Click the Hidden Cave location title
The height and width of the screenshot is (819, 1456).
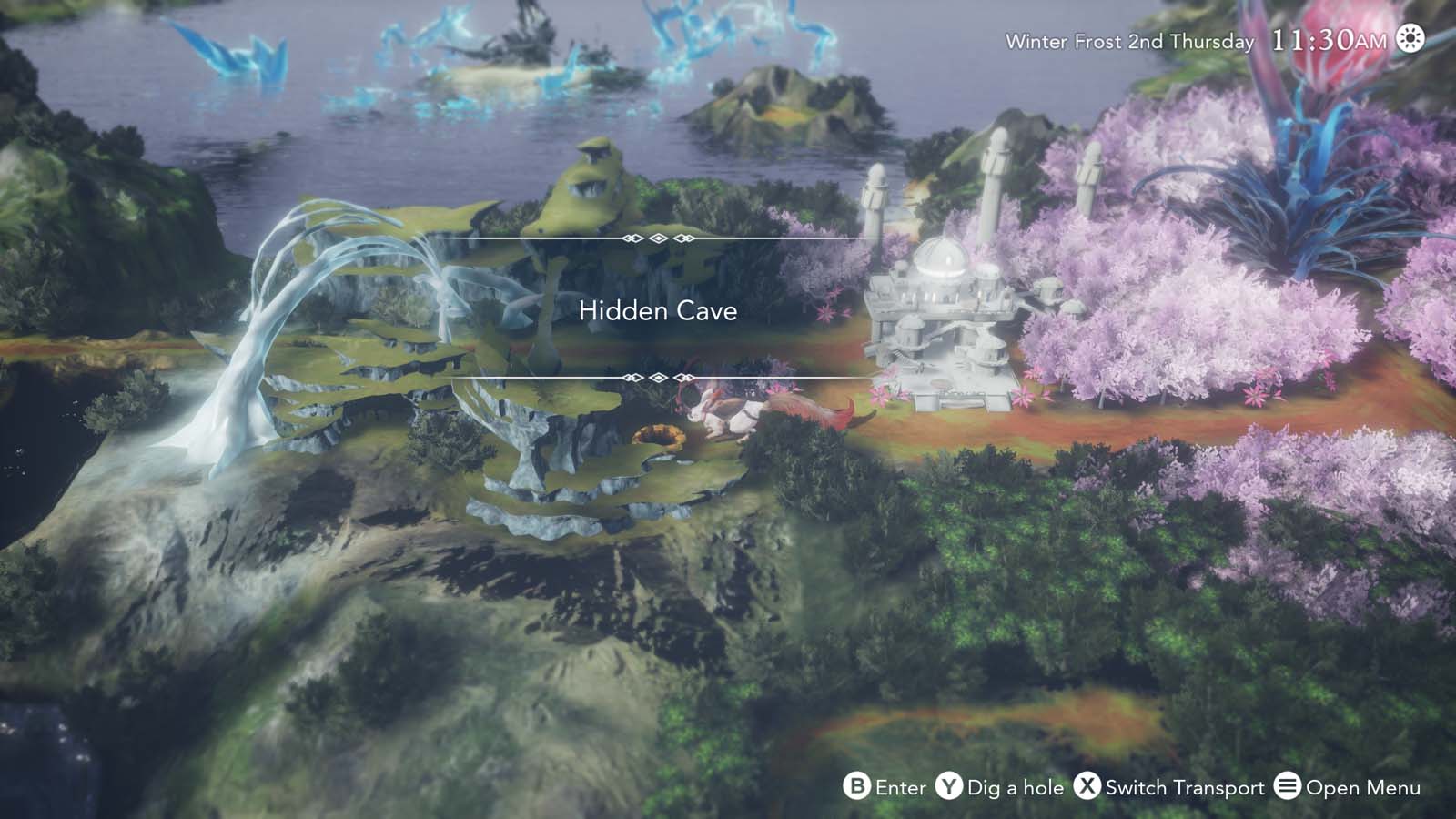(659, 311)
